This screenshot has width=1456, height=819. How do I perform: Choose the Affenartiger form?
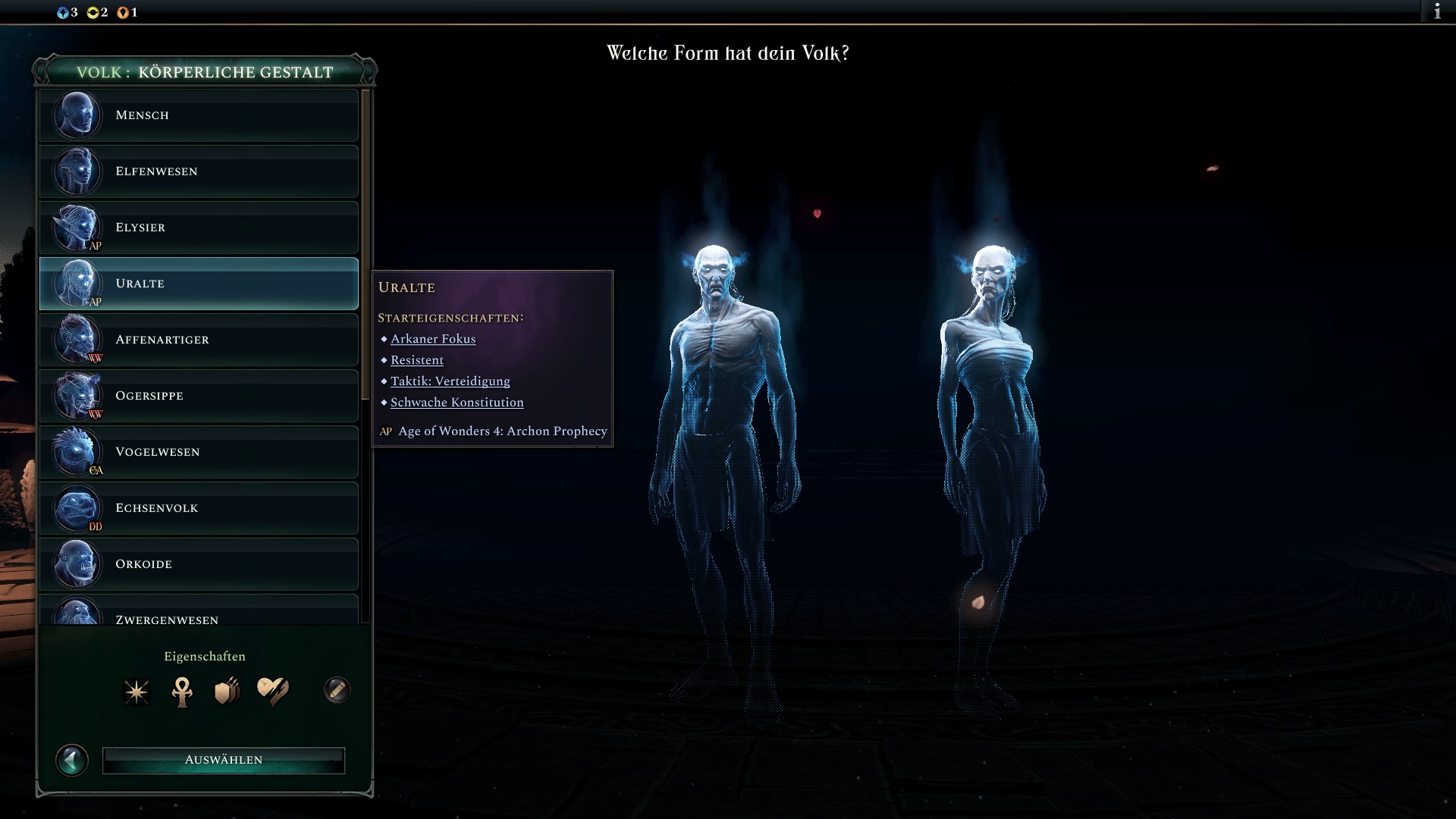click(x=199, y=340)
